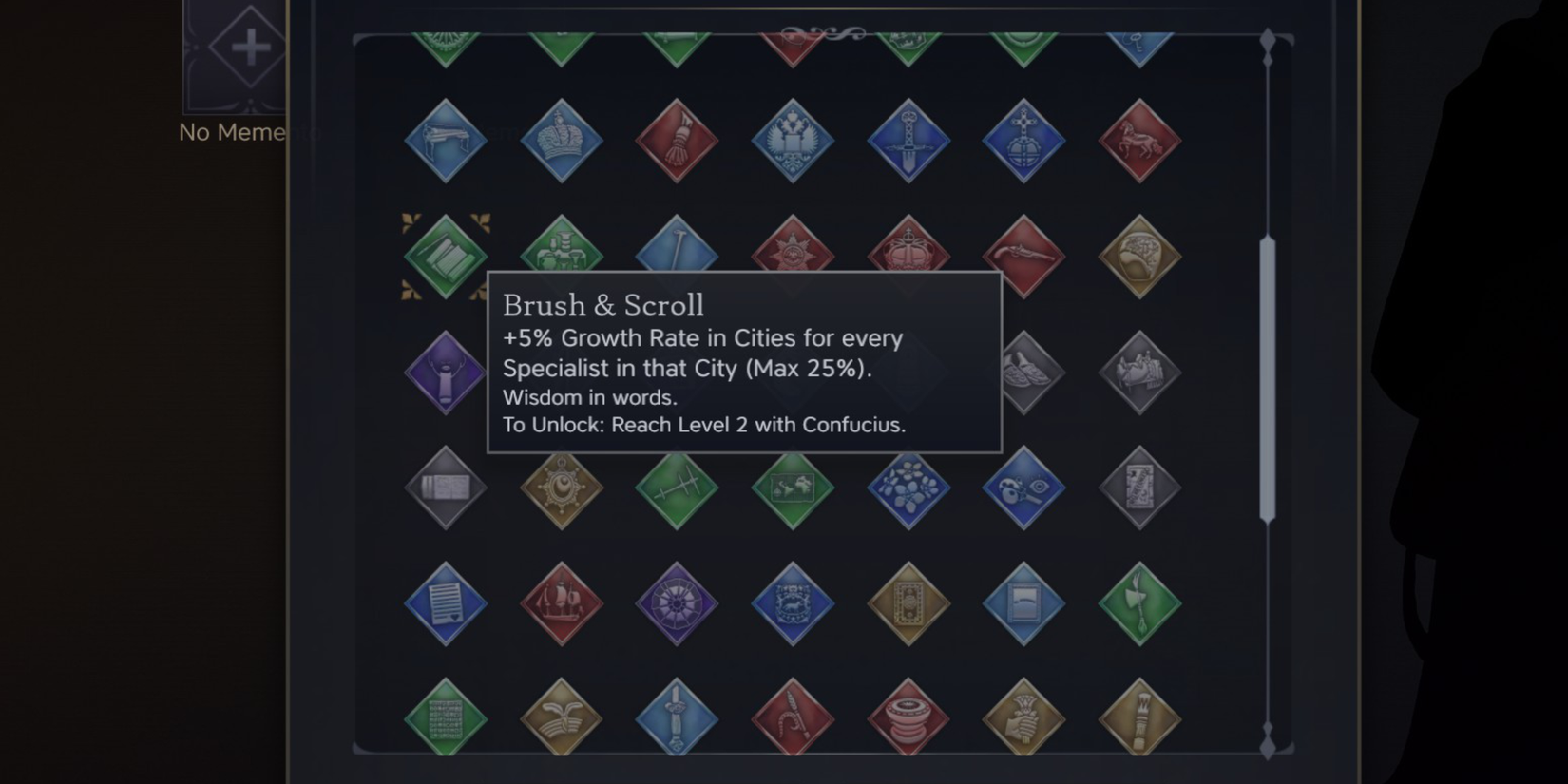This screenshot has height=784, width=1568.
Task: Select the red sailing ship memento
Action: pos(561,603)
